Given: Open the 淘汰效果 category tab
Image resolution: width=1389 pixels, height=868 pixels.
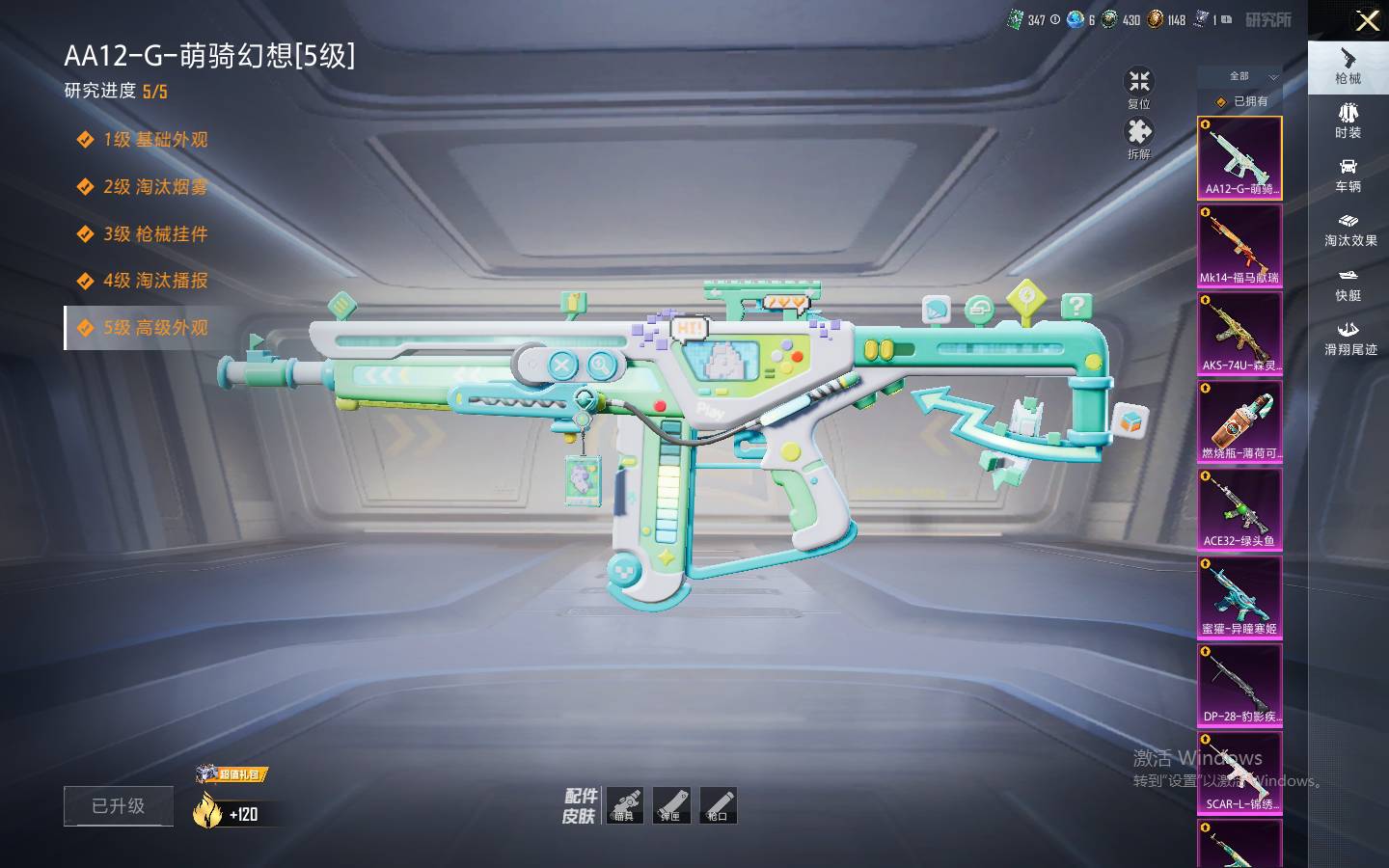Looking at the screenshot, I should [1349, 229].
